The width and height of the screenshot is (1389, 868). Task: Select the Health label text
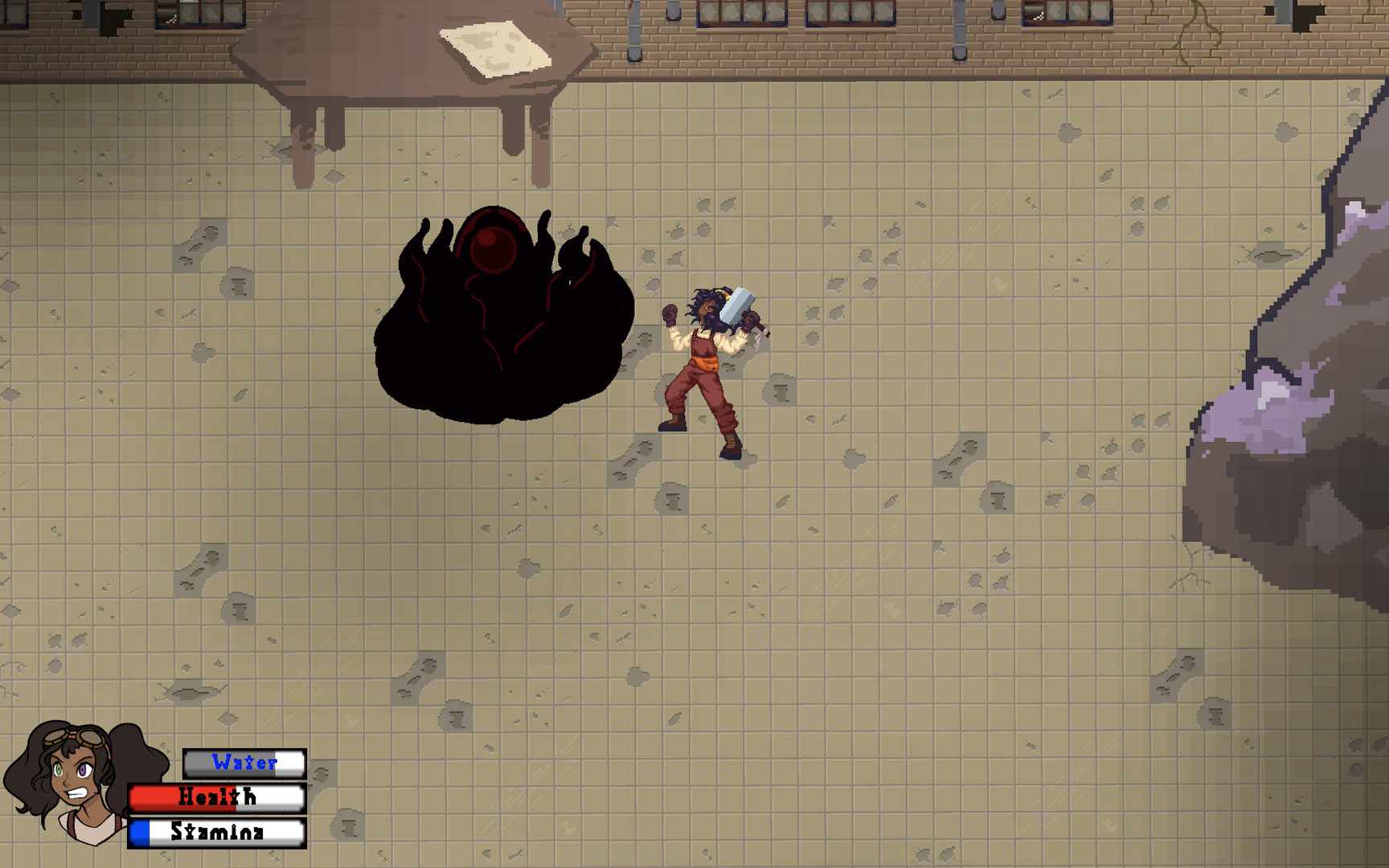(215, 797)
